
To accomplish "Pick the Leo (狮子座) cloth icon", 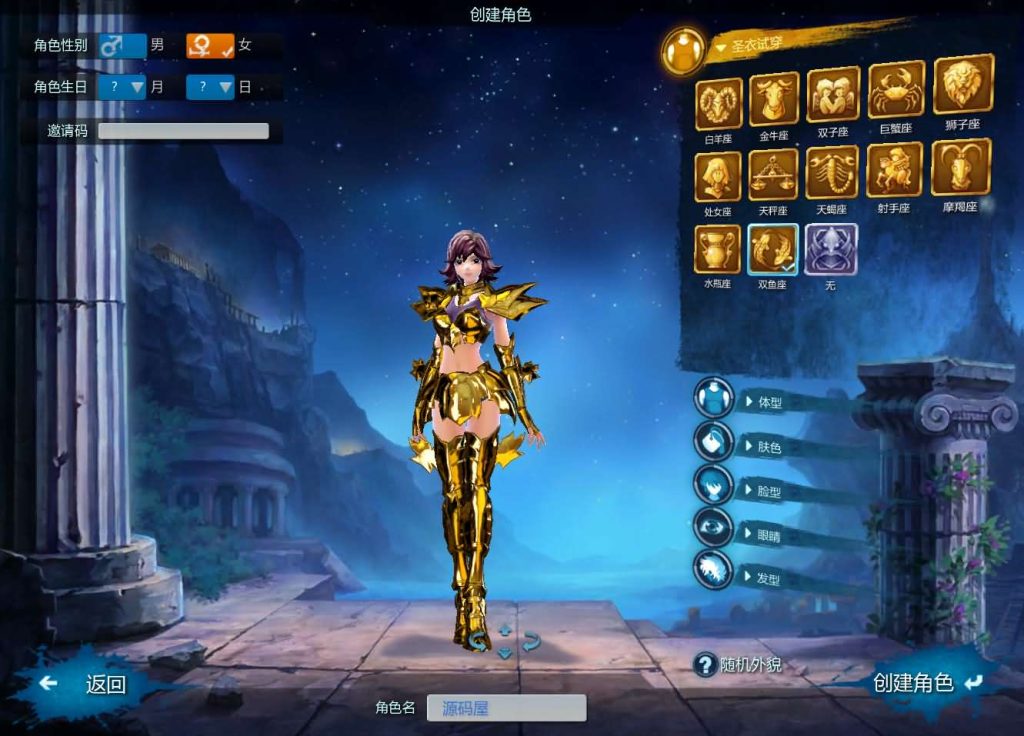I will pos(962,85).
